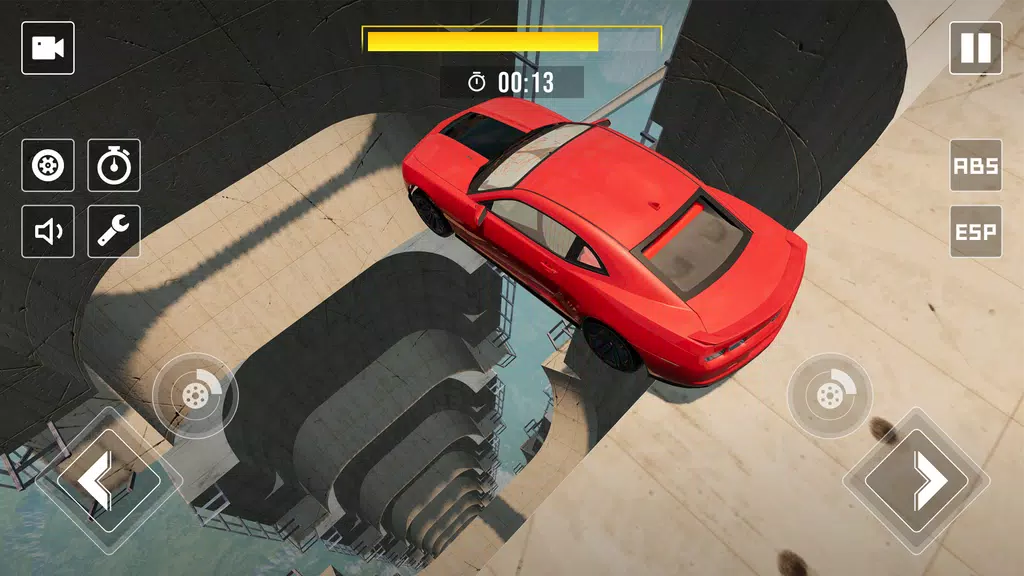The width and height of the screenshot is (1024, 576).
Task: Open the wrench repair button
Action: click(114, 232)
